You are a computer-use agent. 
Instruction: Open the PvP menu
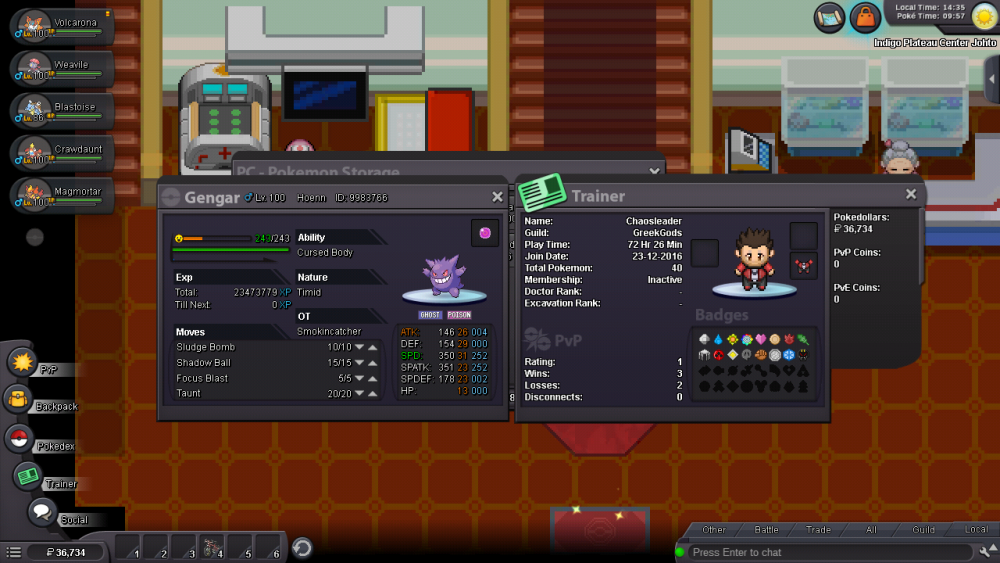(x=23, y=363)
